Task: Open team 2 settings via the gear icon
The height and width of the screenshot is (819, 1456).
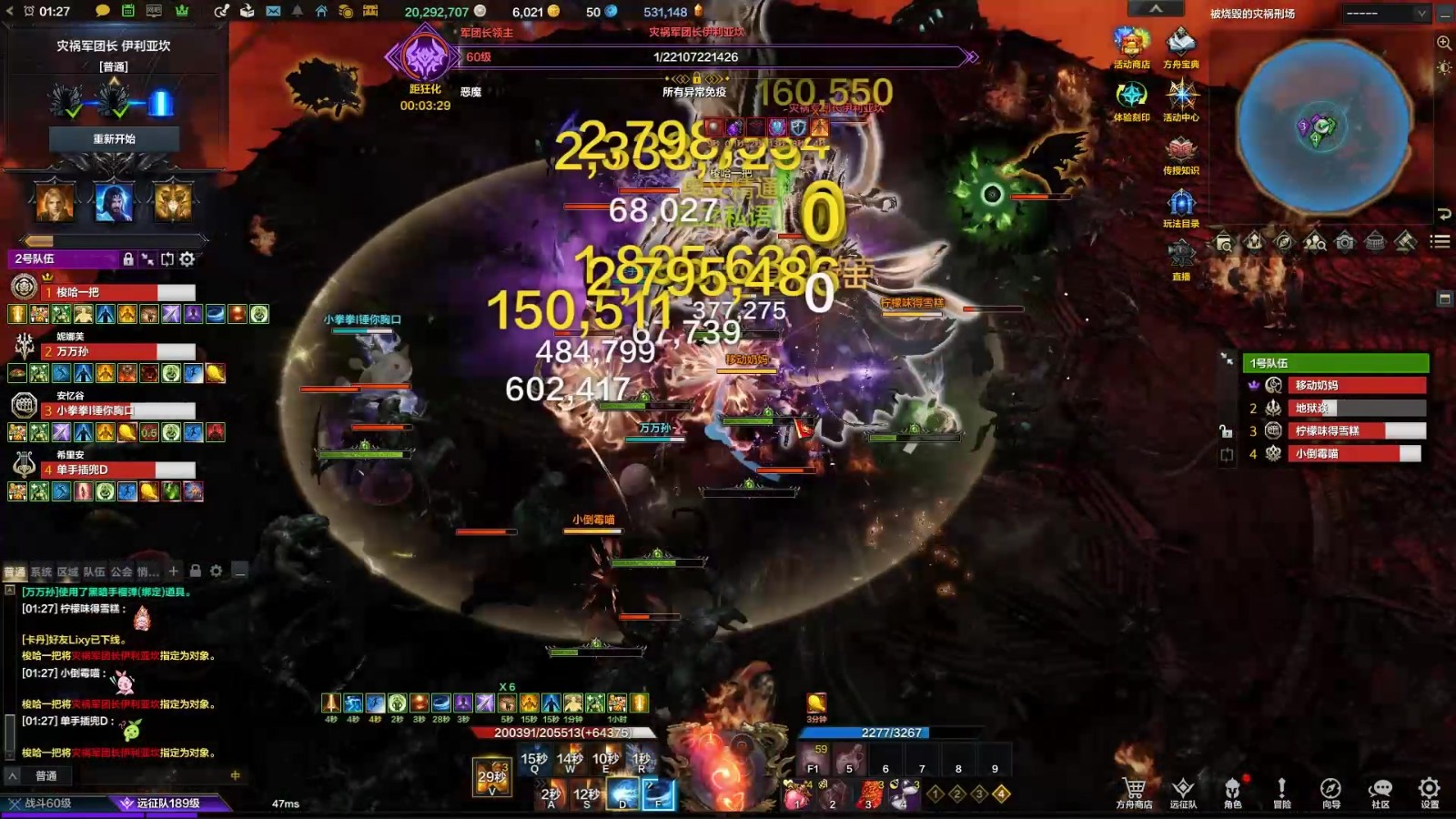Action: pos(187,259)
